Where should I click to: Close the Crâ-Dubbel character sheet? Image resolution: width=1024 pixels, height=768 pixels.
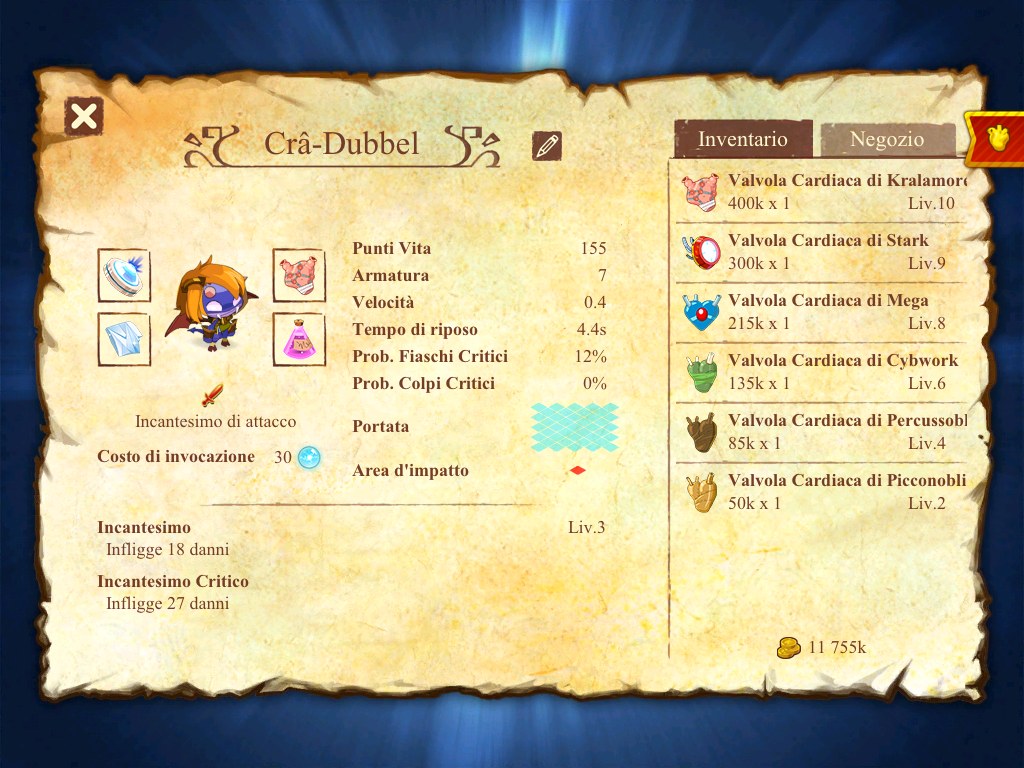coord(84,117)
